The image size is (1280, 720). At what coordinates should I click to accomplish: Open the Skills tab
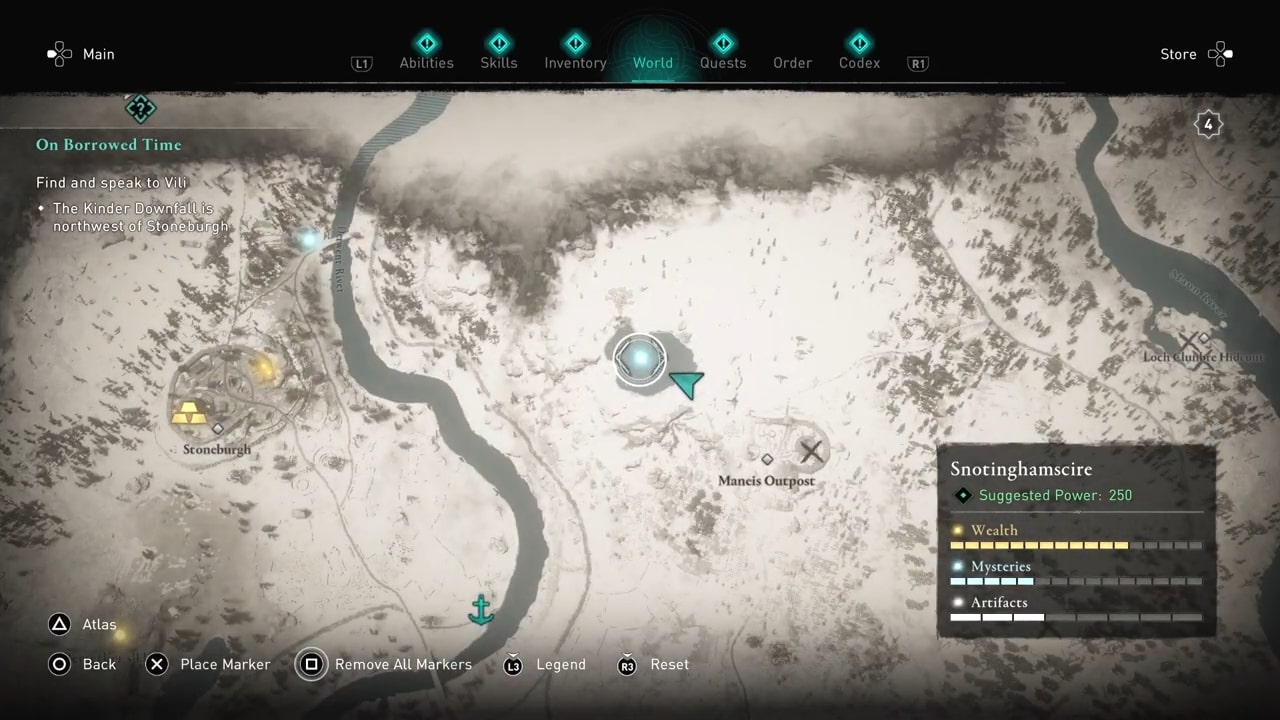coord(498,62)
